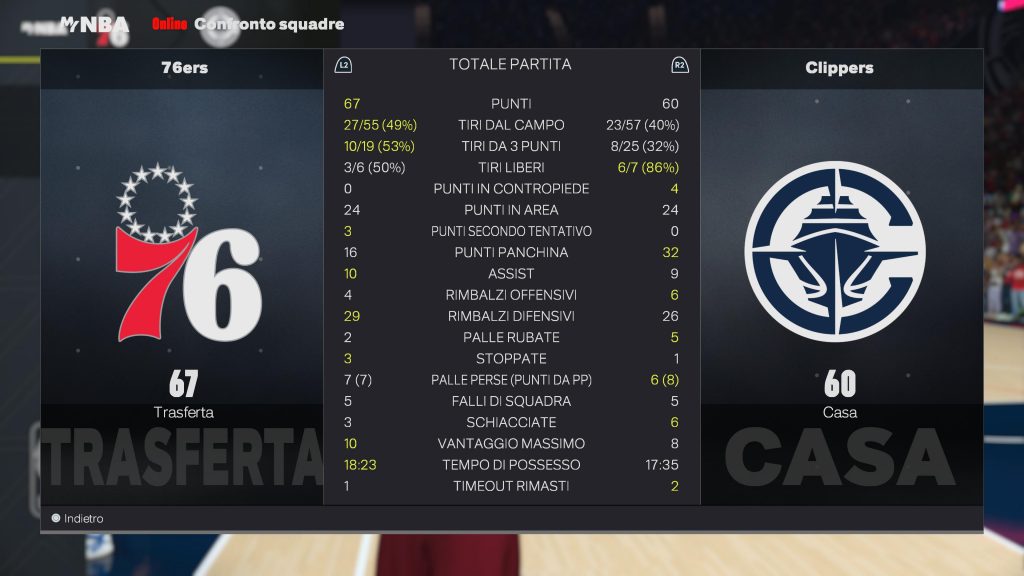
Task: Select the Totale Partita period header
Action: 510,65
